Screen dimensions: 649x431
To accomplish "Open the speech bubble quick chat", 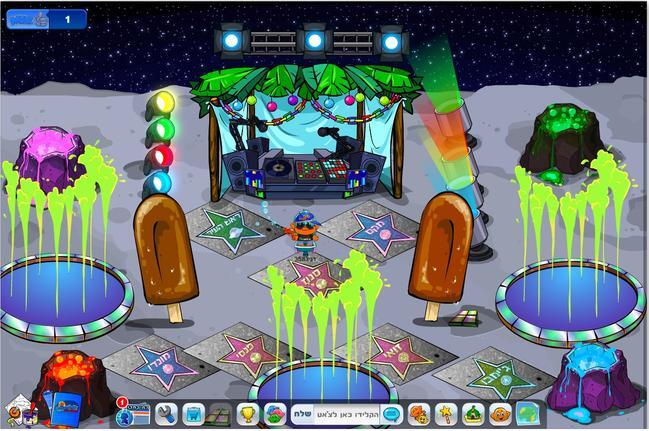I will tap(391, 412).
